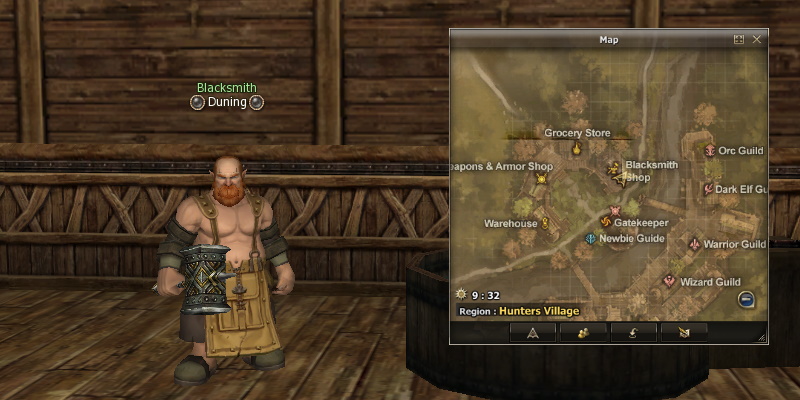Click the Gatekeeper marker on the map
This screenshot has height=400, width=800.
pos(604,222)
